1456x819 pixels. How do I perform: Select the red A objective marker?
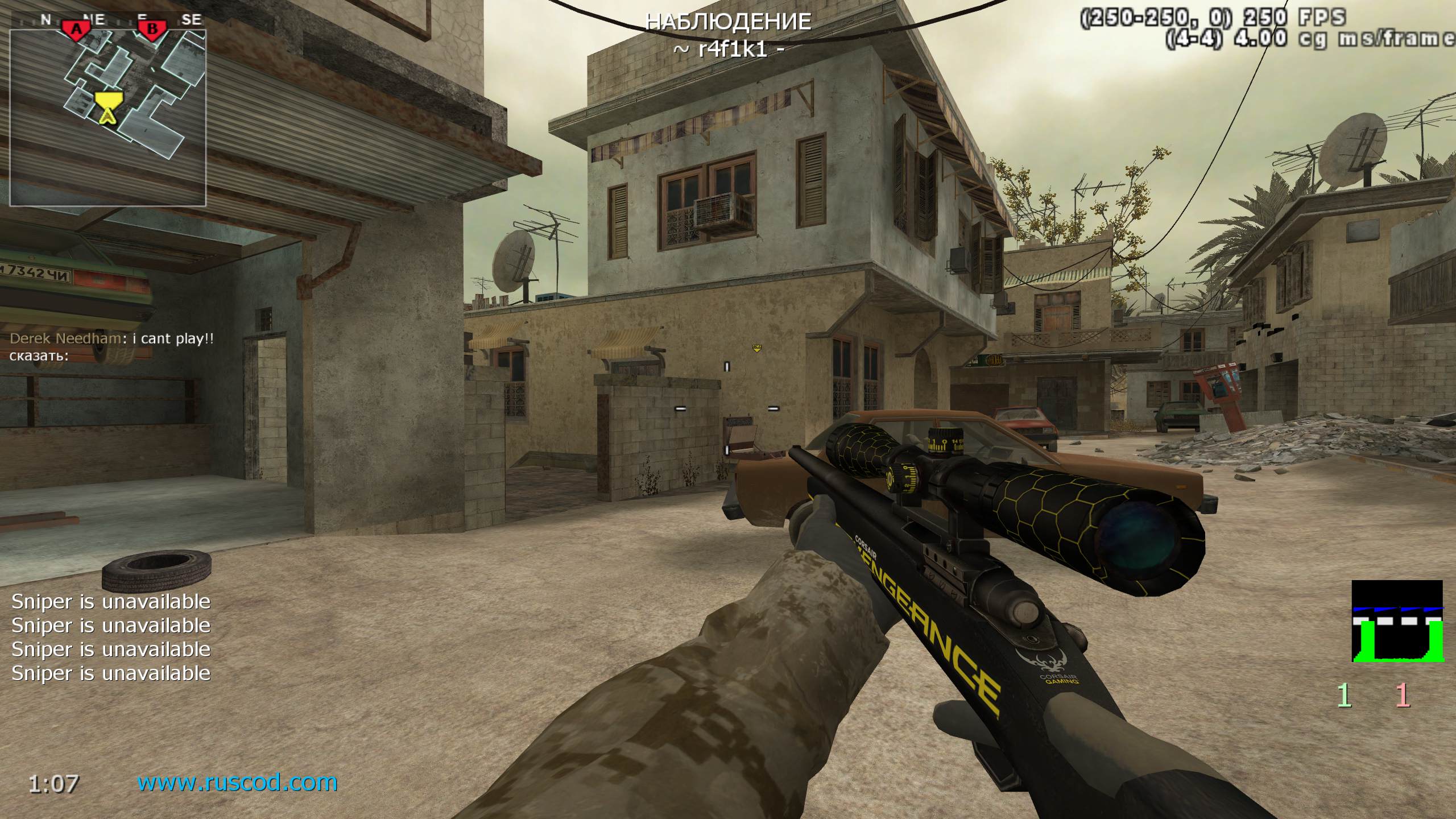pyautogui.click(x=75, y=28)
